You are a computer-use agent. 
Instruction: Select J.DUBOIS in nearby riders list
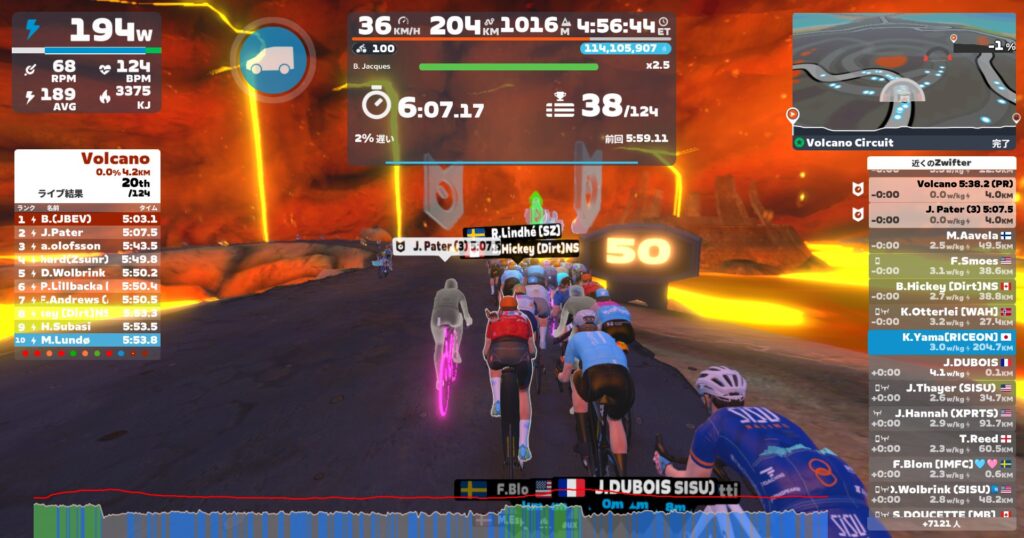click(x=941, y=367)
